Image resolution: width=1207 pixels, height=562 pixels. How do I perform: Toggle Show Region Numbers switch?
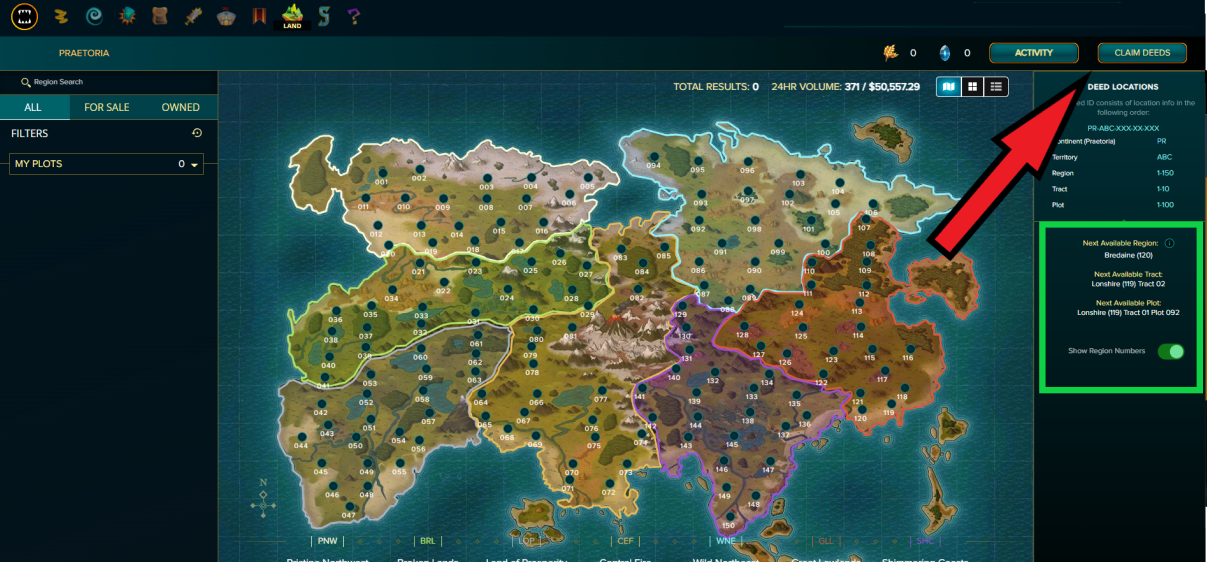pos(1170,351)
